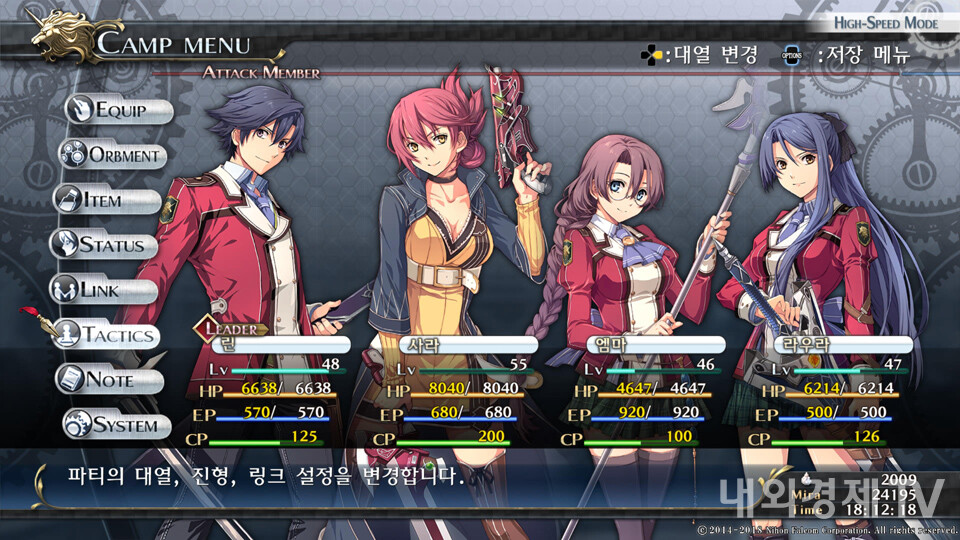This screenshot has height=540, width=960.
Task: Pick party member 엠마's name plate
Action: point(648,345)
